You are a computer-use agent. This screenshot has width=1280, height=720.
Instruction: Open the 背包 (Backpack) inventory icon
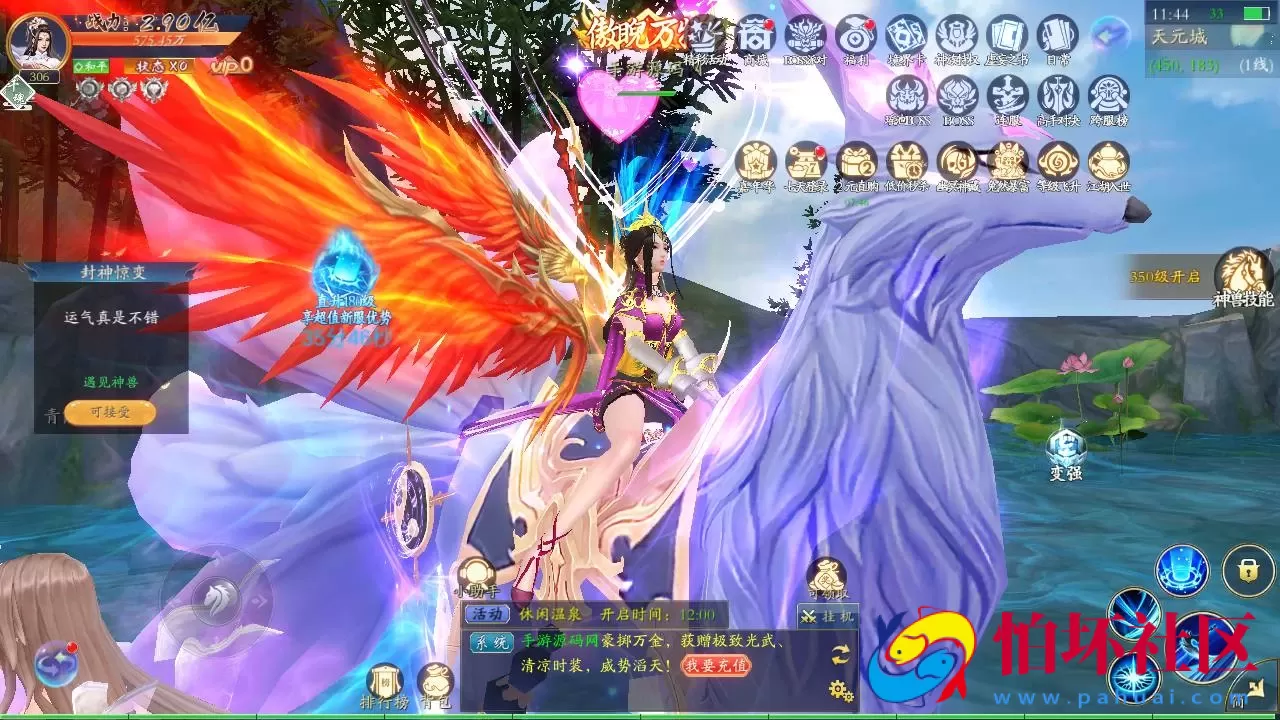(436, 679)
